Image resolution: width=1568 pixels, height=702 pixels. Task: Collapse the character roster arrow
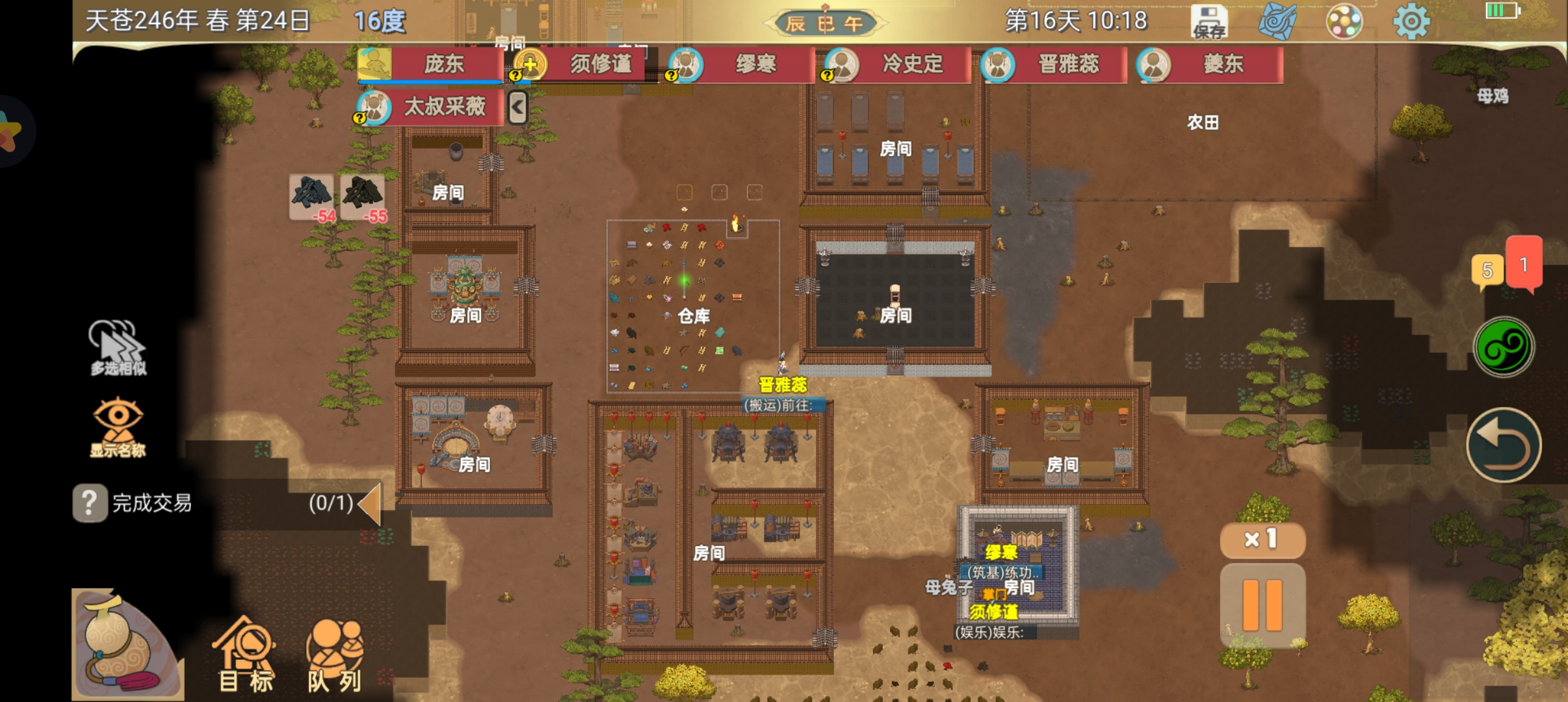(517, 107)
